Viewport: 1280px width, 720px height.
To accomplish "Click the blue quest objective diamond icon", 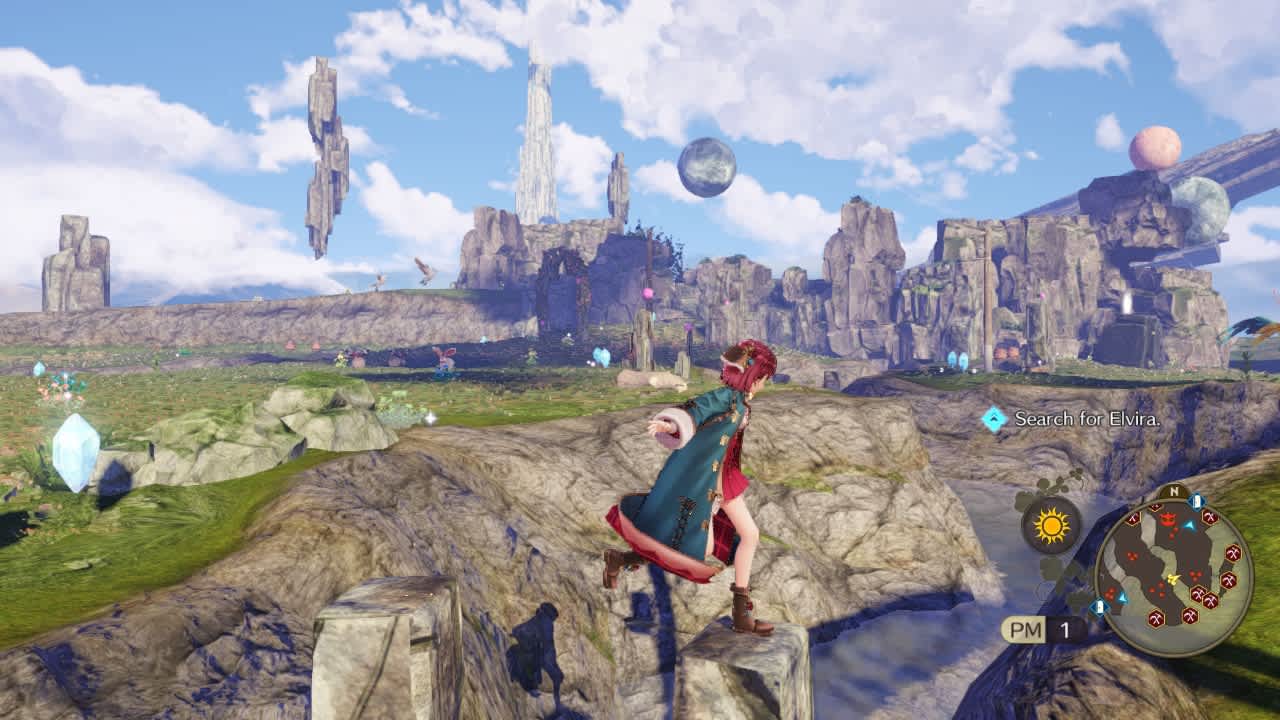I will click(x=996, y=417).
